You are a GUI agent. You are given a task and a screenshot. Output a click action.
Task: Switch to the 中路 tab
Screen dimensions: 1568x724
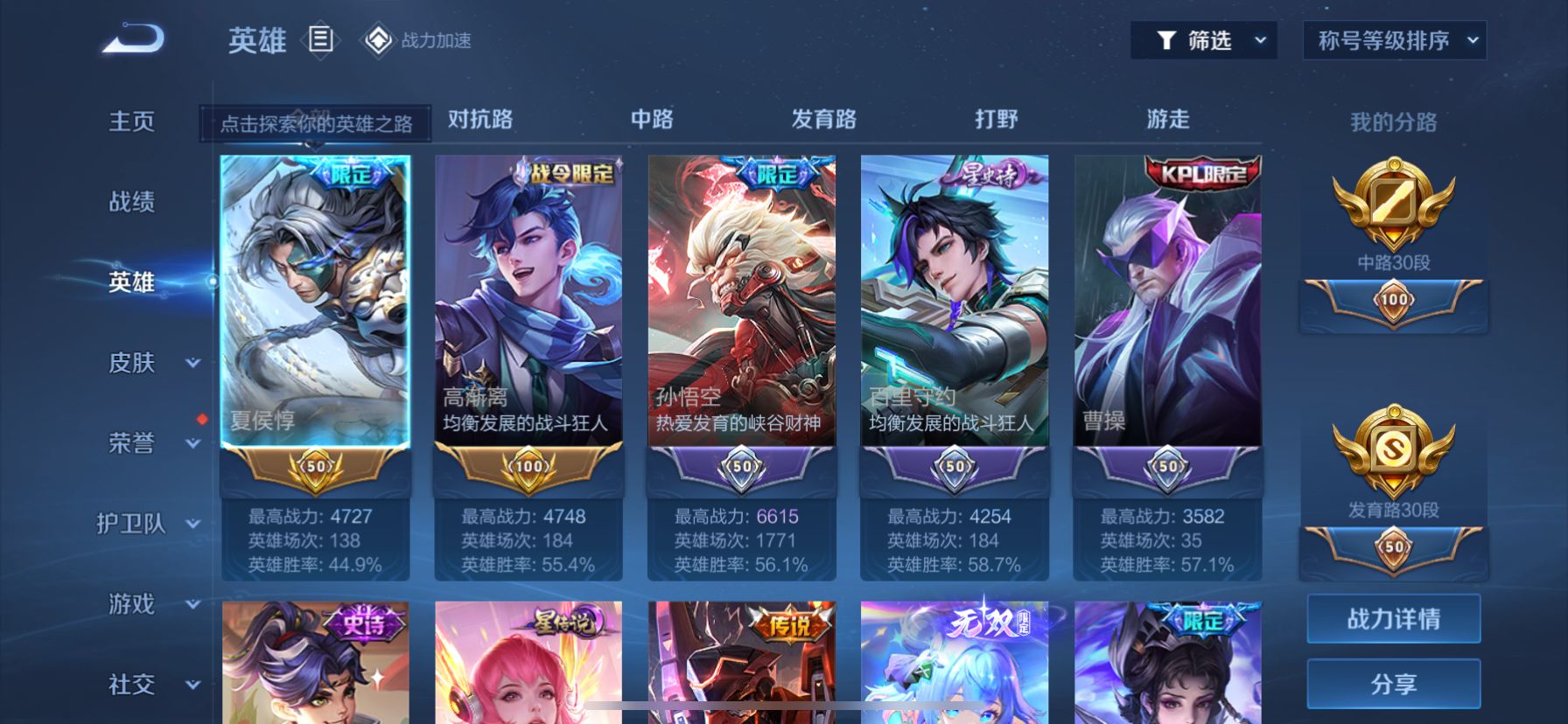(x=652, y=119)
